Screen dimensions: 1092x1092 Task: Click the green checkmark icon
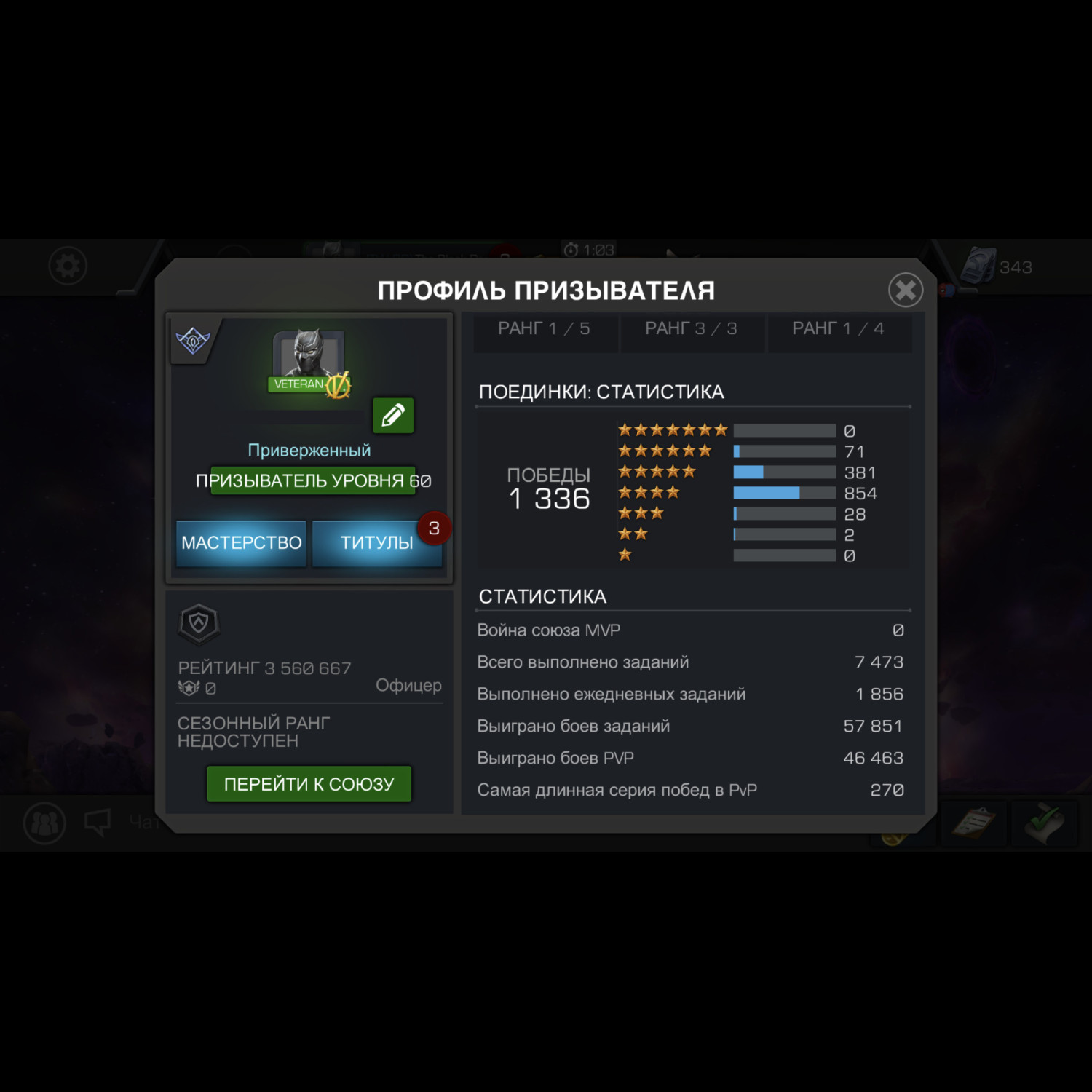coord(1045,823)
